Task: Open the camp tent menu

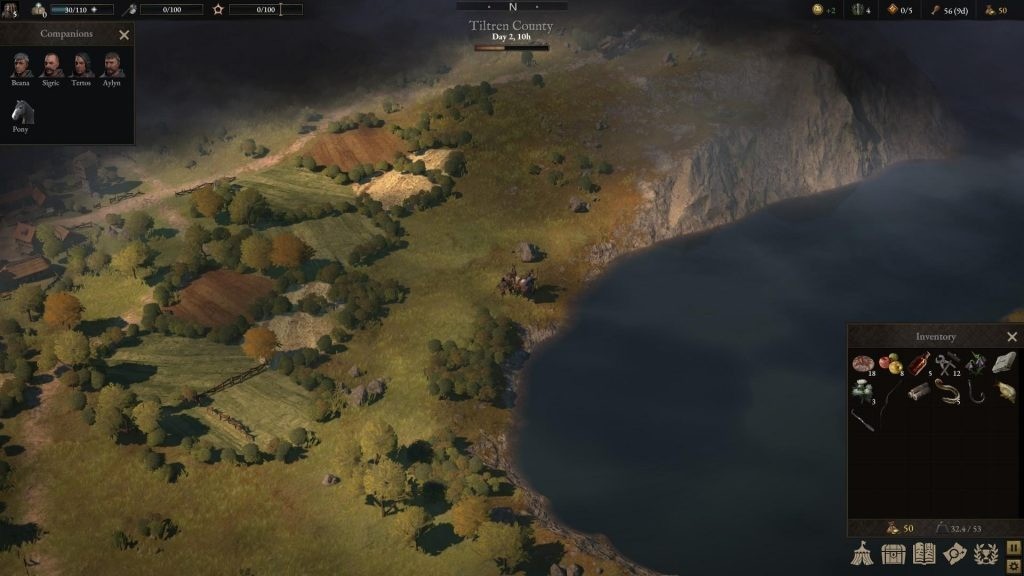Action: pos(862,553)
